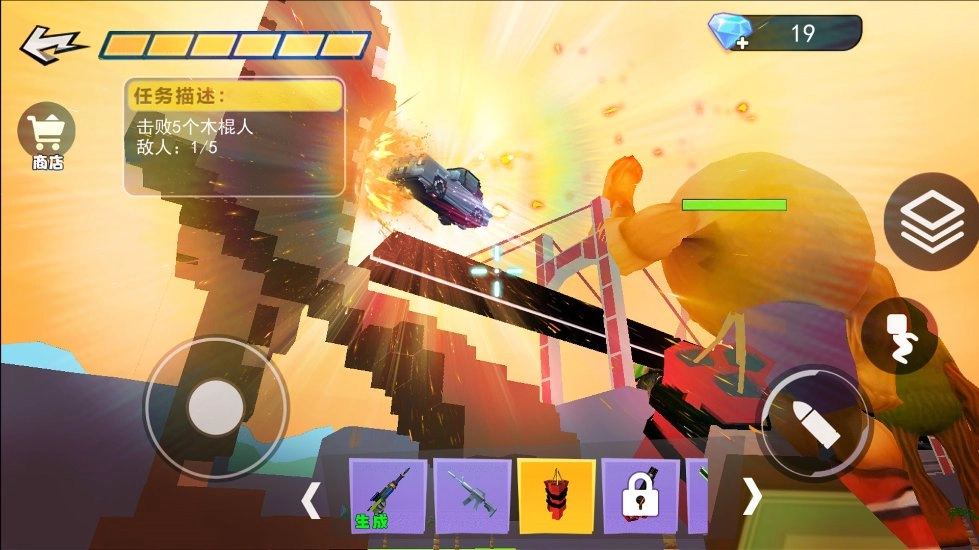Add diamonds with the plus gem icon
This screenshot has width=979, height=550.
[727, 32]
